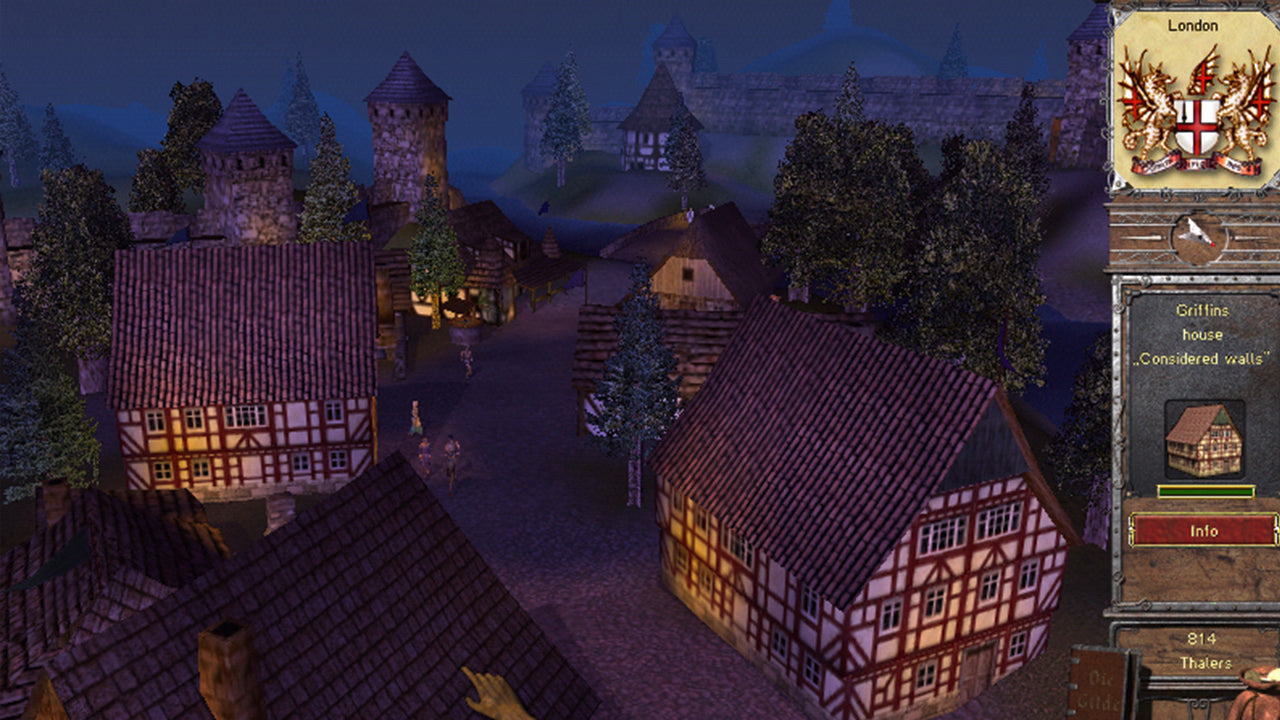Click the London city name header

[1193, 26]
